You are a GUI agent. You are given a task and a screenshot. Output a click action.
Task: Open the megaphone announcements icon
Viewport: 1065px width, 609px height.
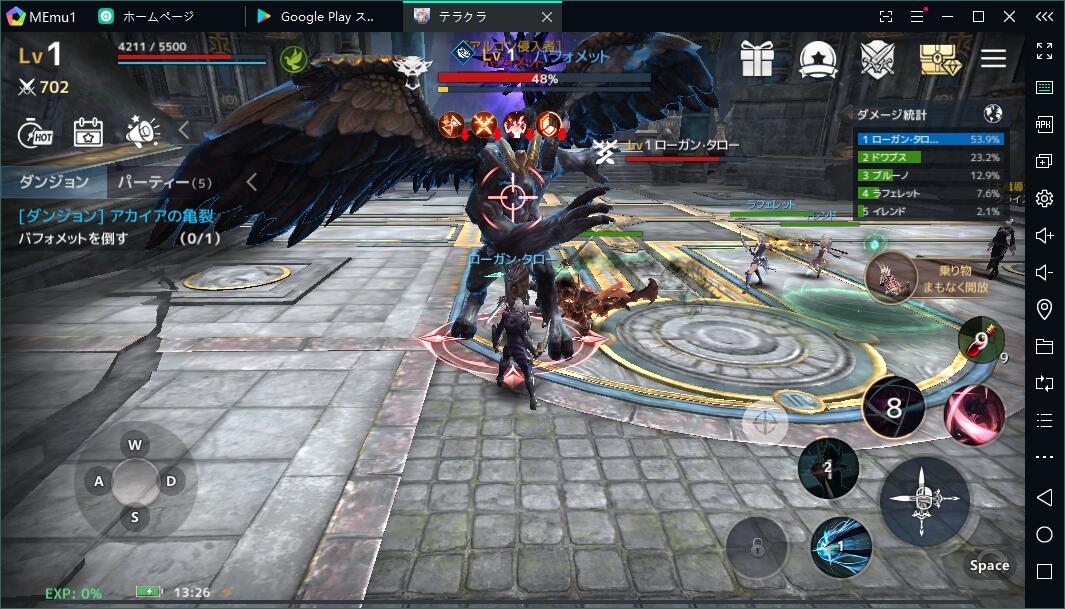point(142,132)
